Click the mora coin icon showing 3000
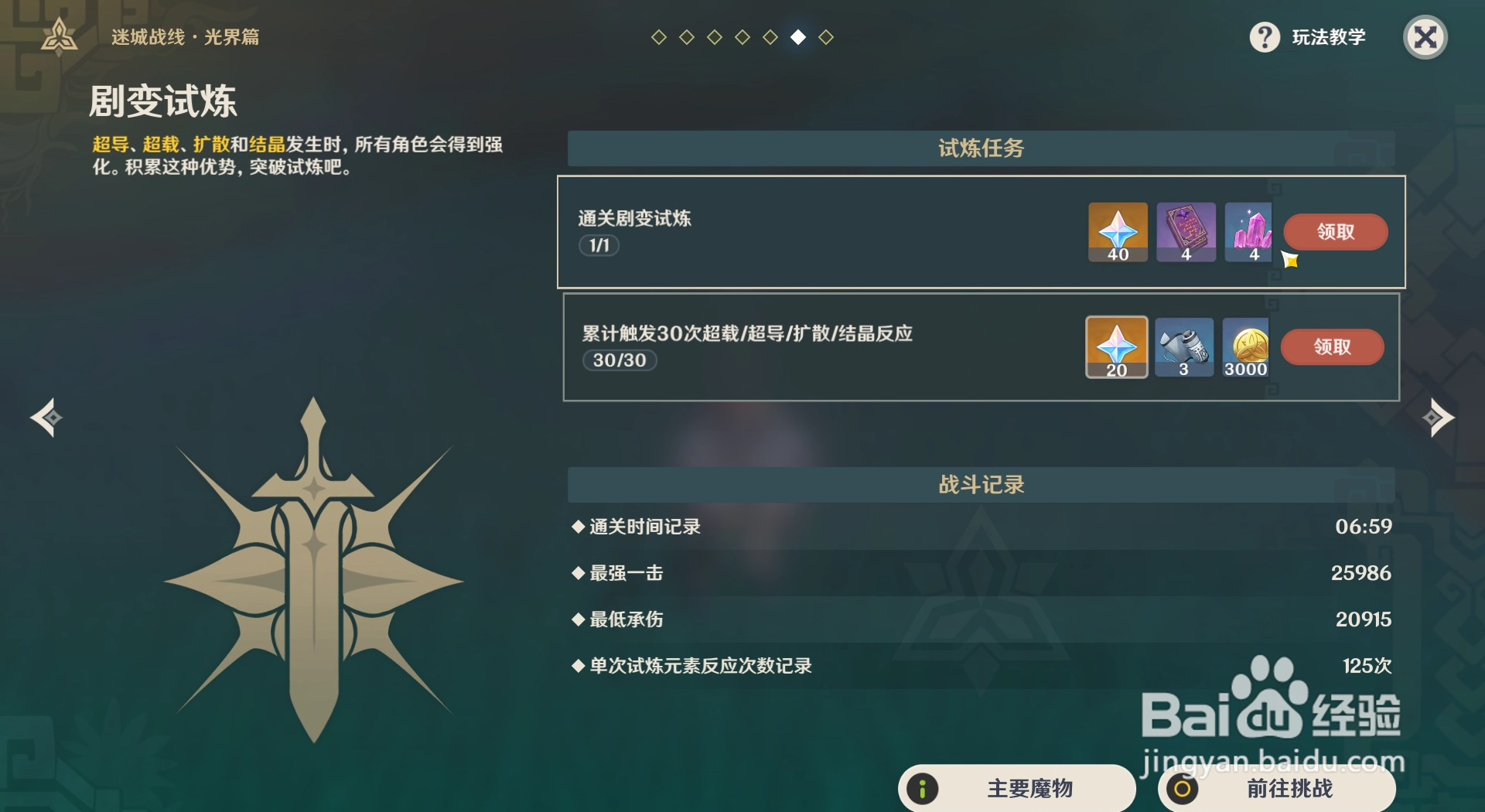Image resolution: width=1485 pixels, height=812 pixels. tap(1247, 346)
